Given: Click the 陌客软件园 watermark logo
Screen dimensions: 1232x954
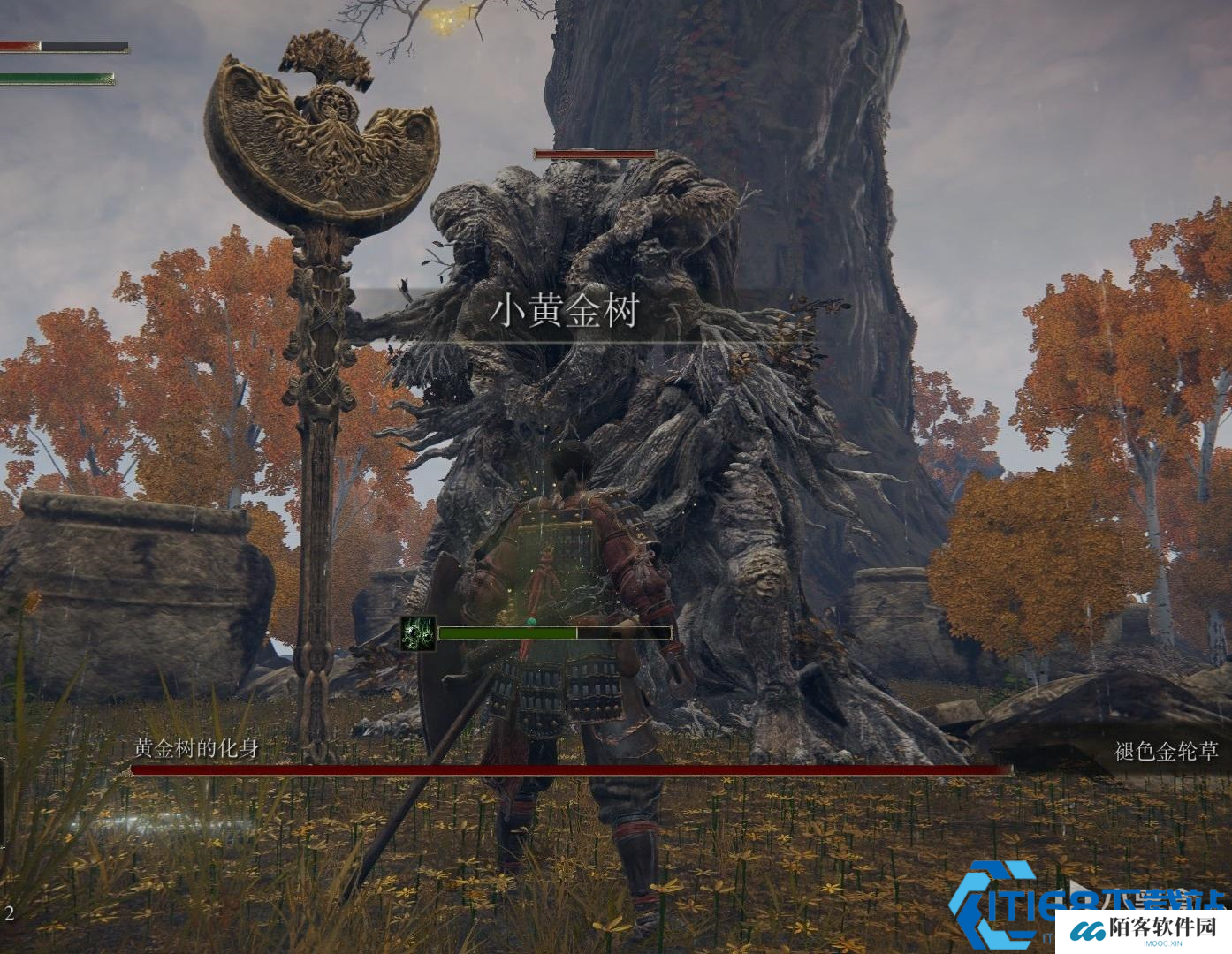Looking at the screenshot, I should 1140,929.
